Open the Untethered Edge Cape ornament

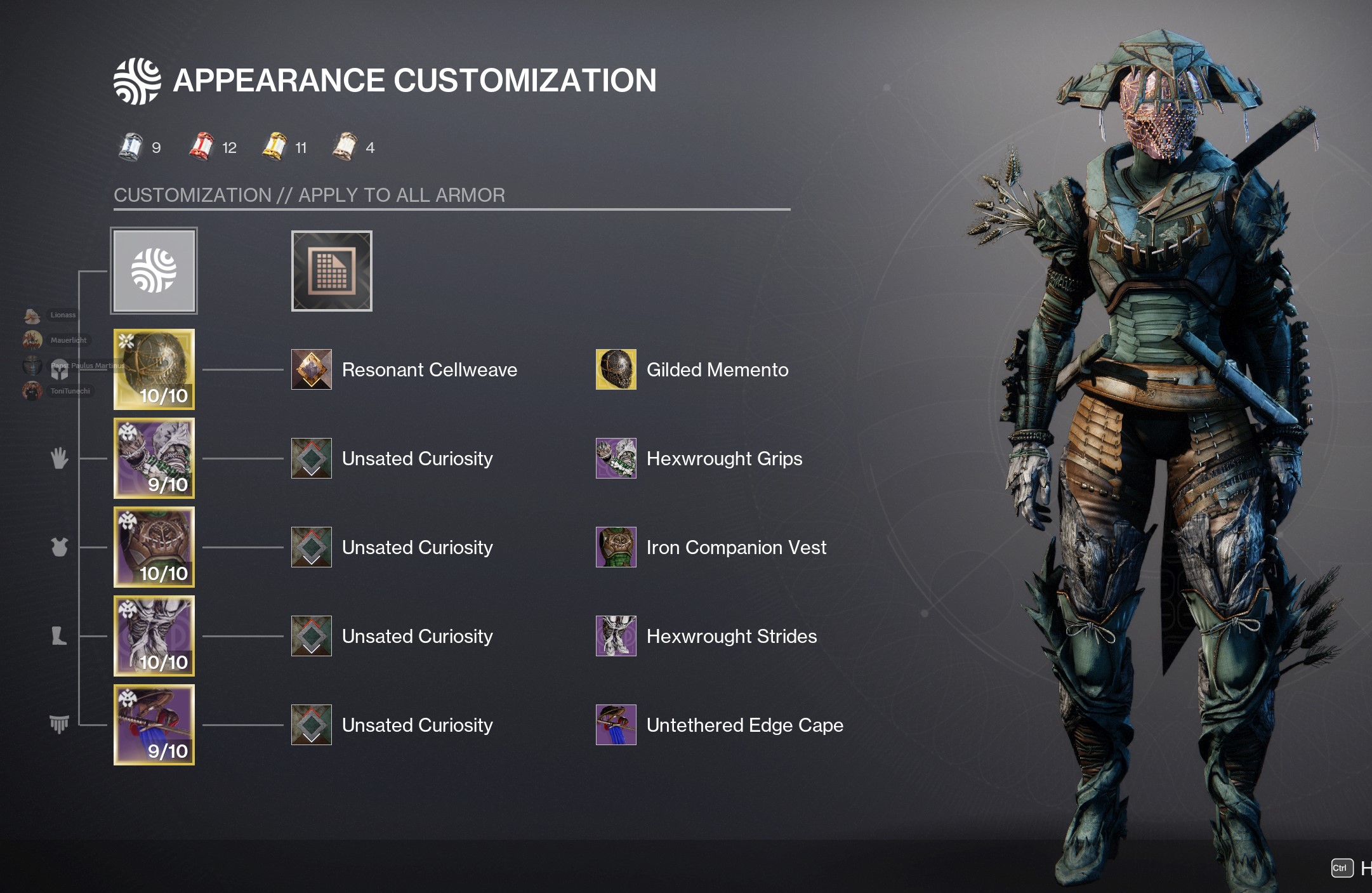[x=616, y=725]
